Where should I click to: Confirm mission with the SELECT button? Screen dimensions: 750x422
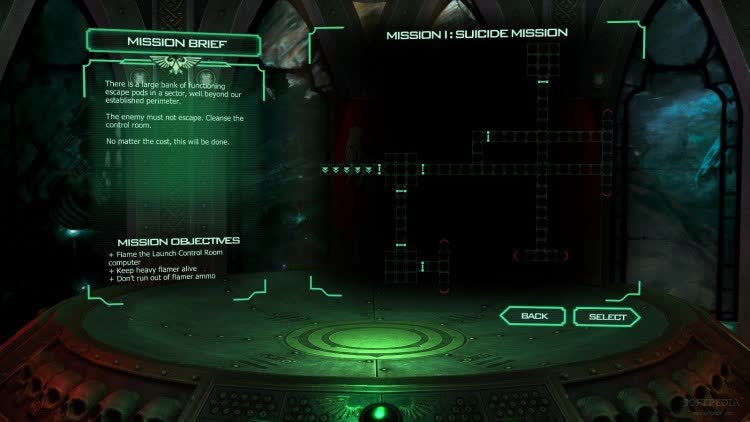click(606, 317)
